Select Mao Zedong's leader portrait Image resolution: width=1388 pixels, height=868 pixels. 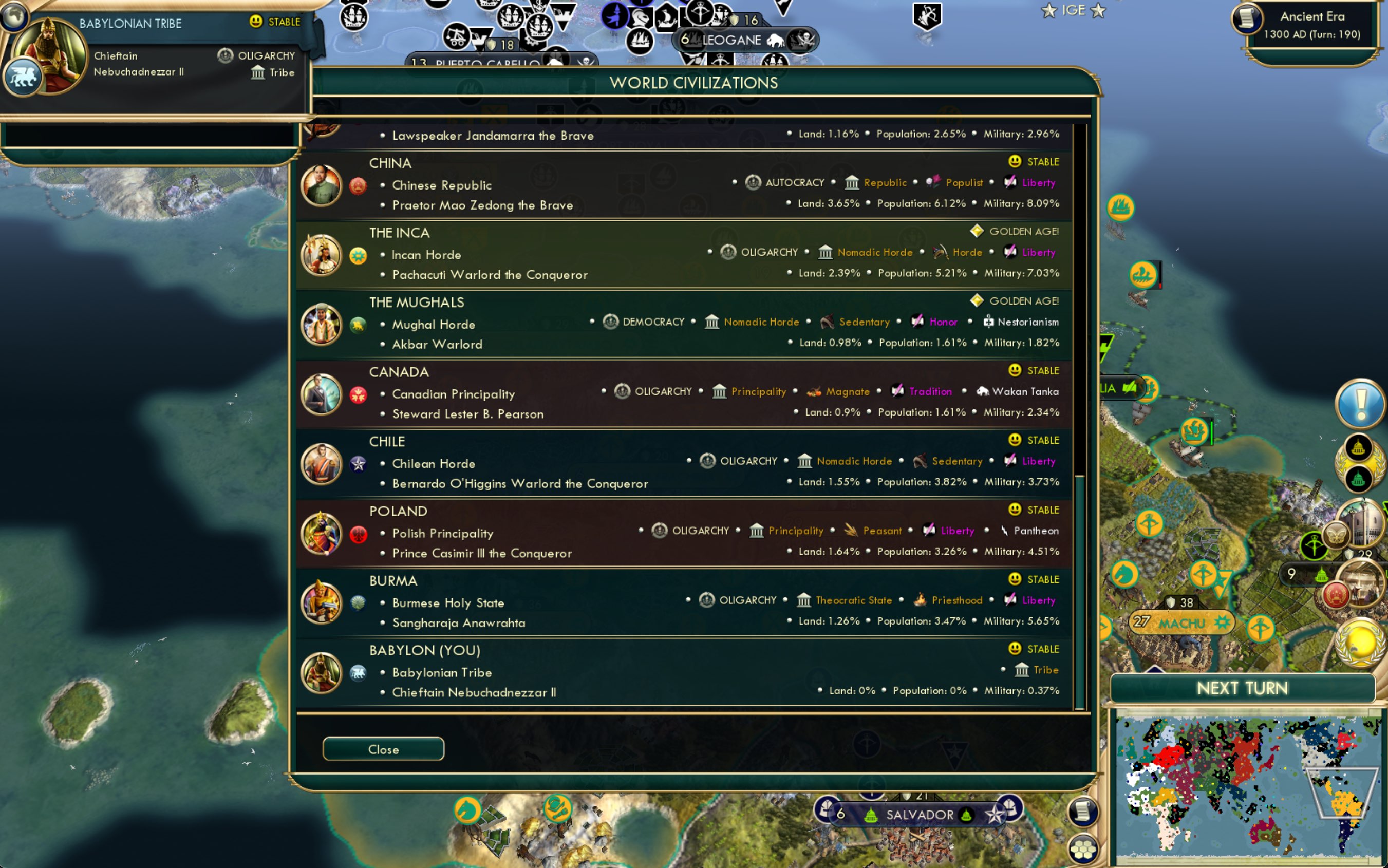click(x=321, y=186)
